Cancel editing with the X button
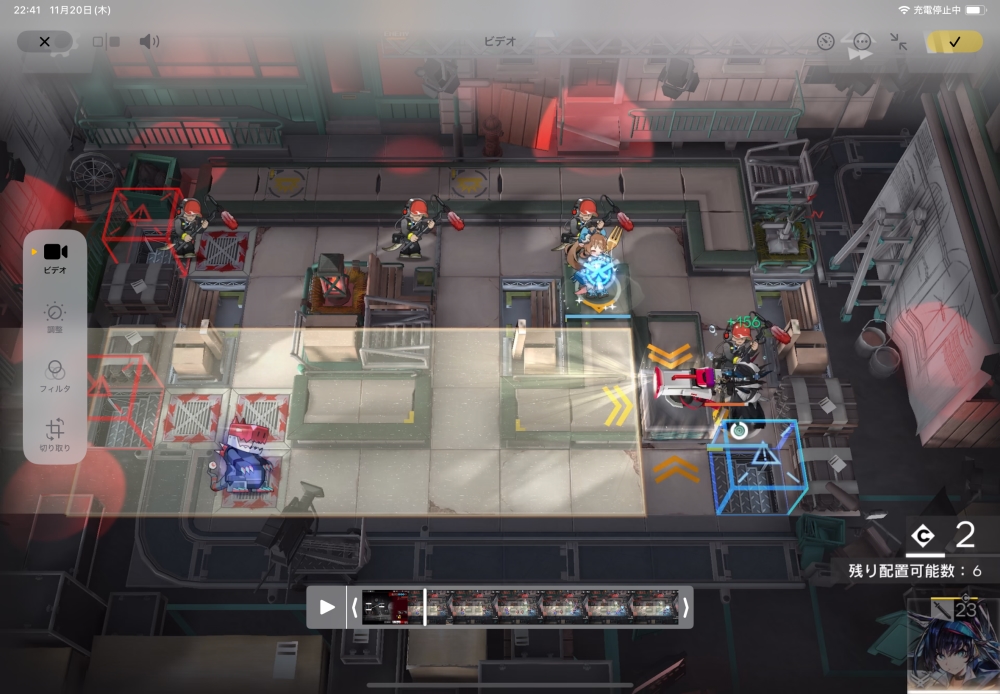The image size is (1000, 694). pos(44,42)
